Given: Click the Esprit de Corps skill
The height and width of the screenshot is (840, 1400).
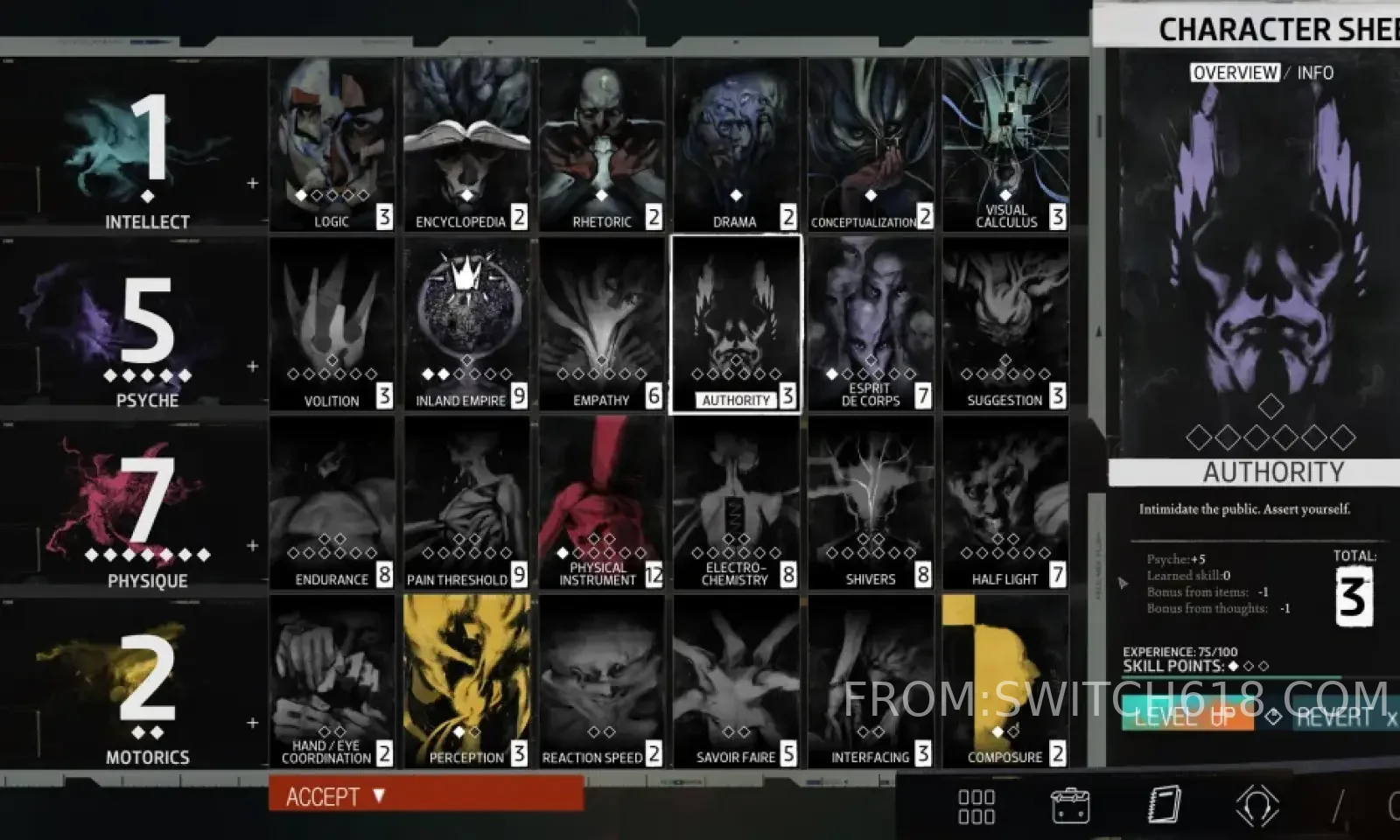Looking at the screenshot, I should click(871, 324).
